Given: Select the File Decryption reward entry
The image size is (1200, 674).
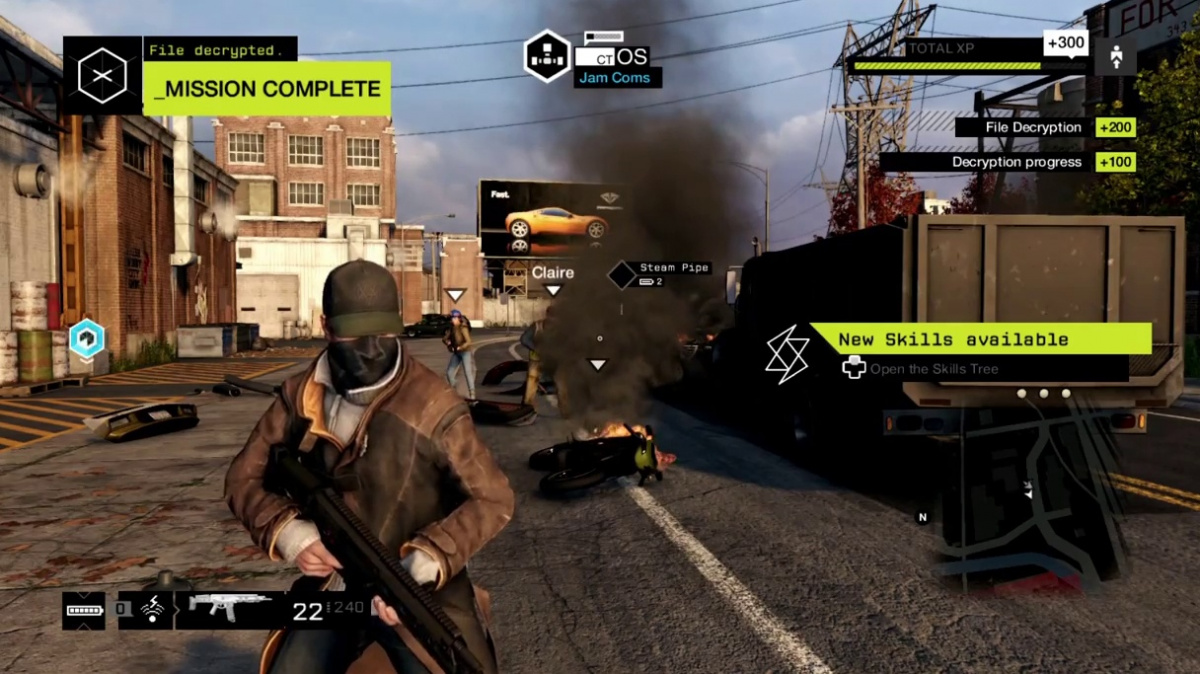Looking at the screenshot, I should (x=1044, y=128).
